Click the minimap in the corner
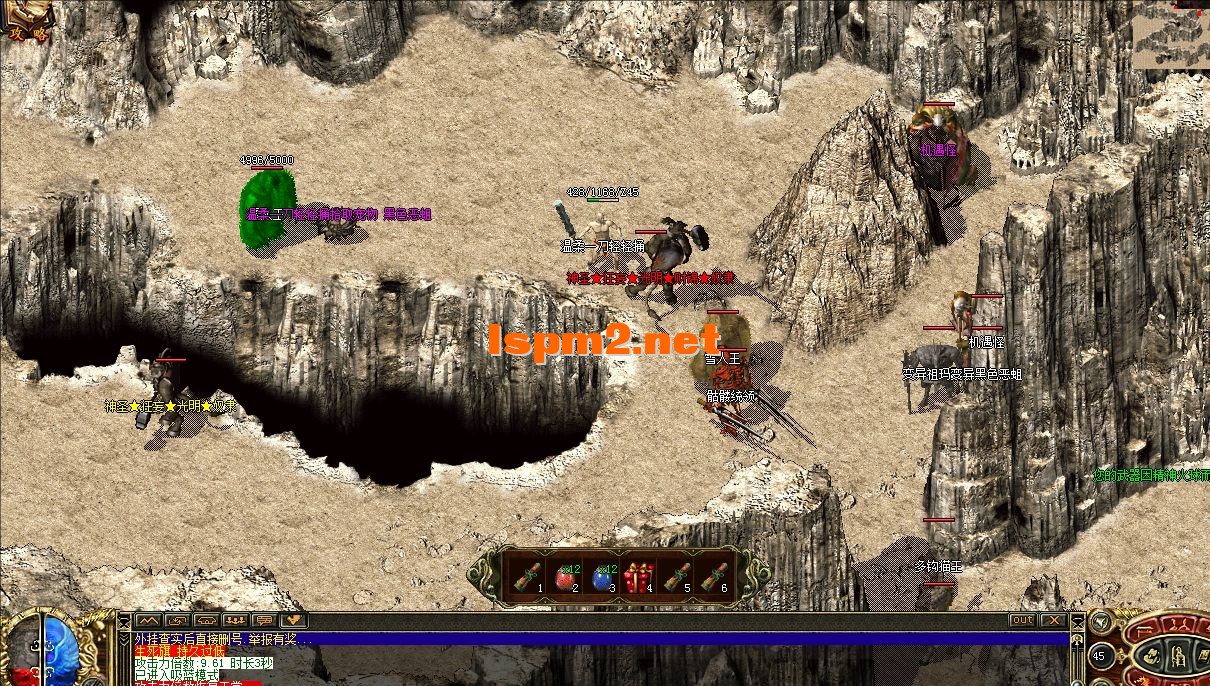The width and height of the screenshot is (1210, 686). click(1170, 35)
